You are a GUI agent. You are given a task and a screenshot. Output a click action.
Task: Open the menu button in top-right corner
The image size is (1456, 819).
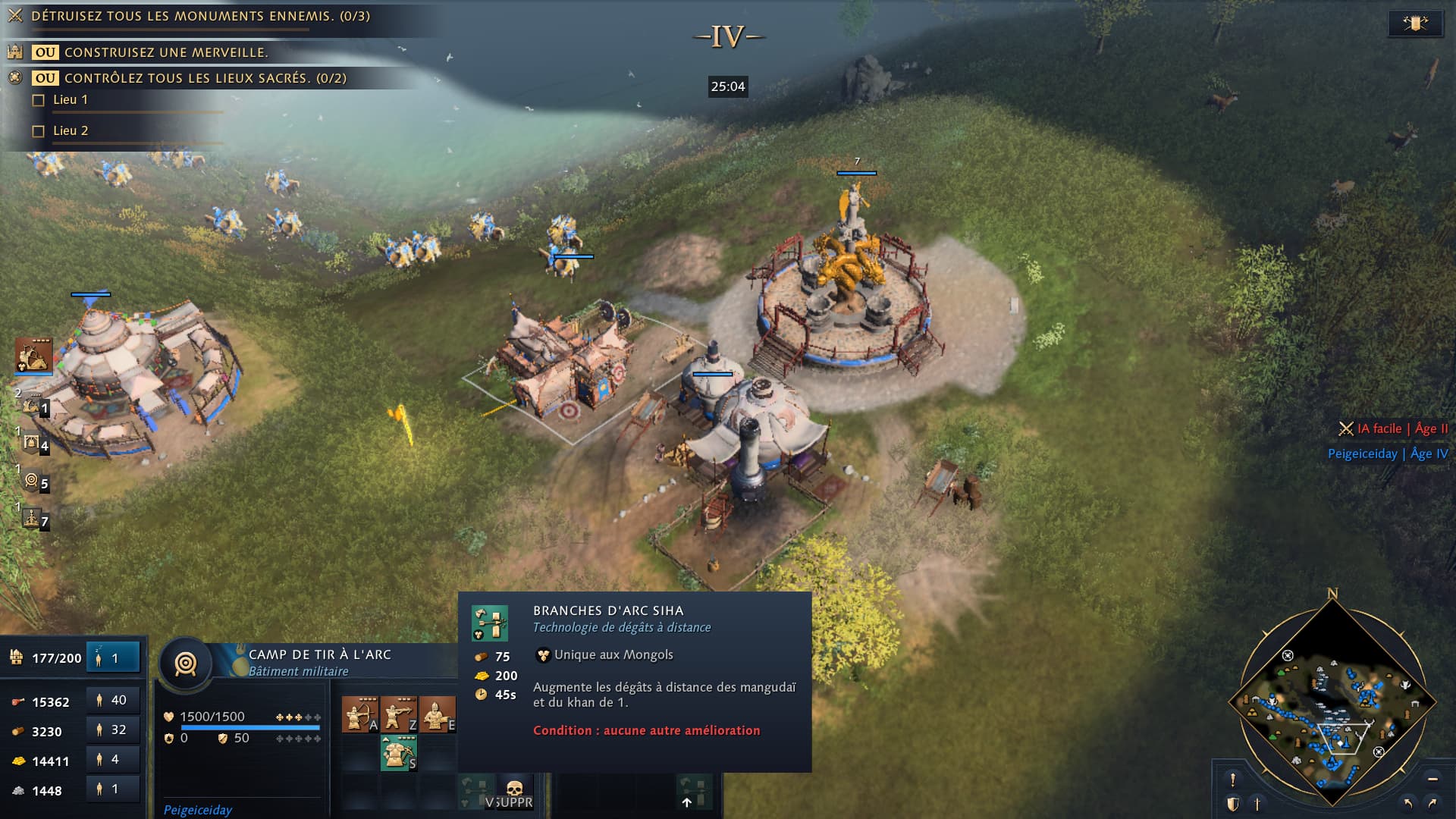[x=1415, y=24]
